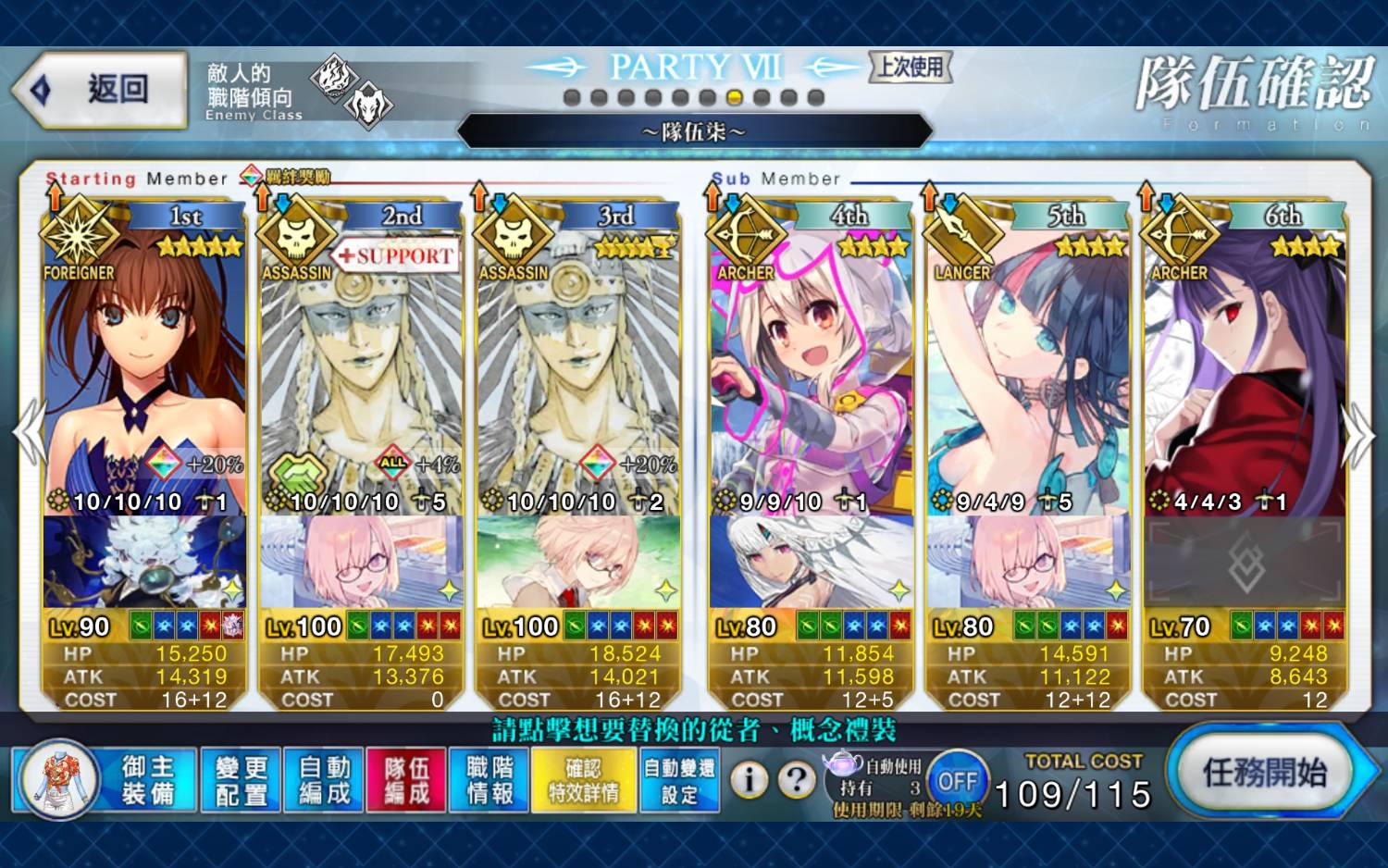Select the 2nd slot Support Assassin card
Image resolution: width=1388 pixels, height=868 pixels.
click(361, 370)
